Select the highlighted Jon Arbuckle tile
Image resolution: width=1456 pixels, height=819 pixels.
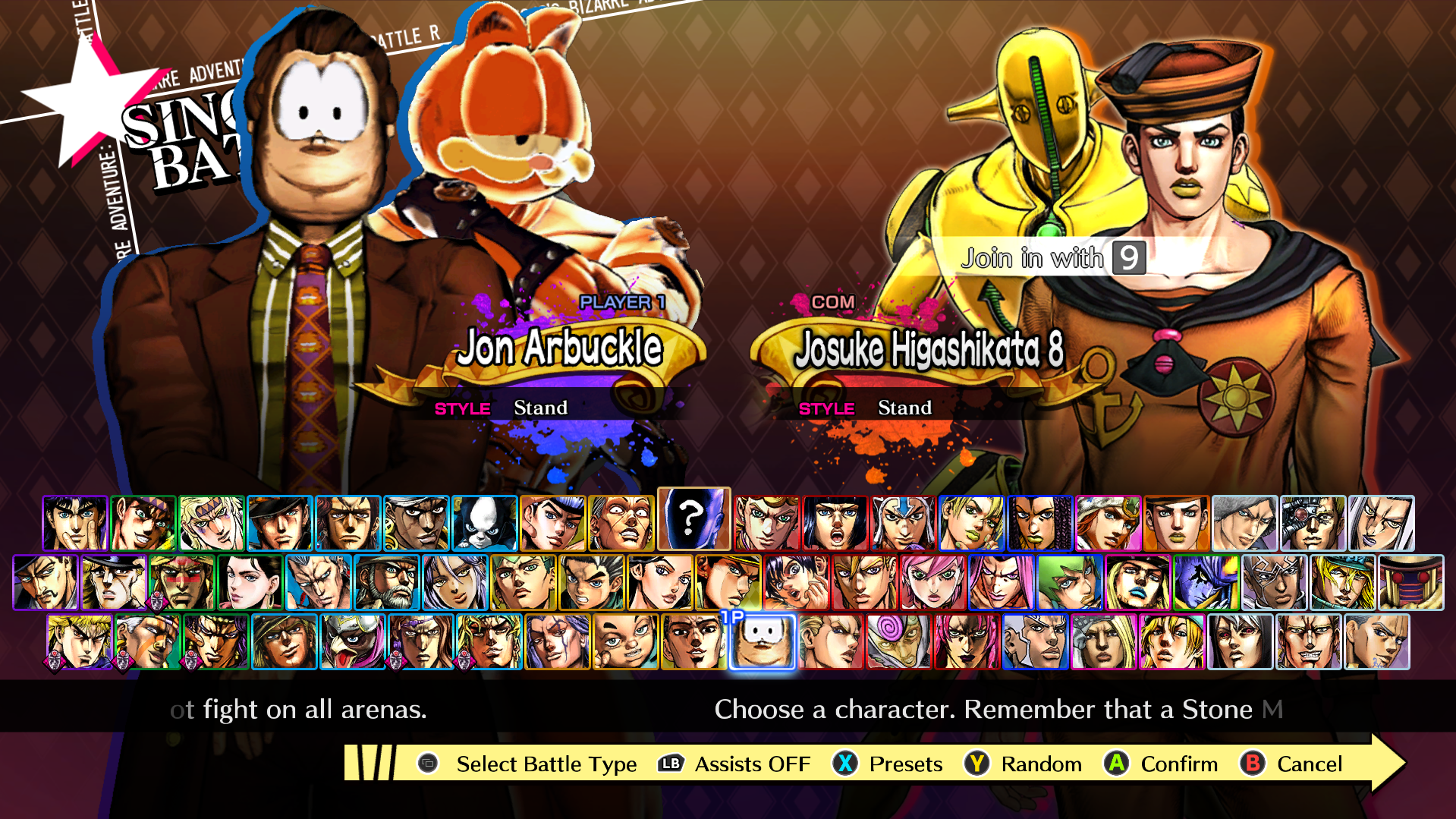(763, 642)
